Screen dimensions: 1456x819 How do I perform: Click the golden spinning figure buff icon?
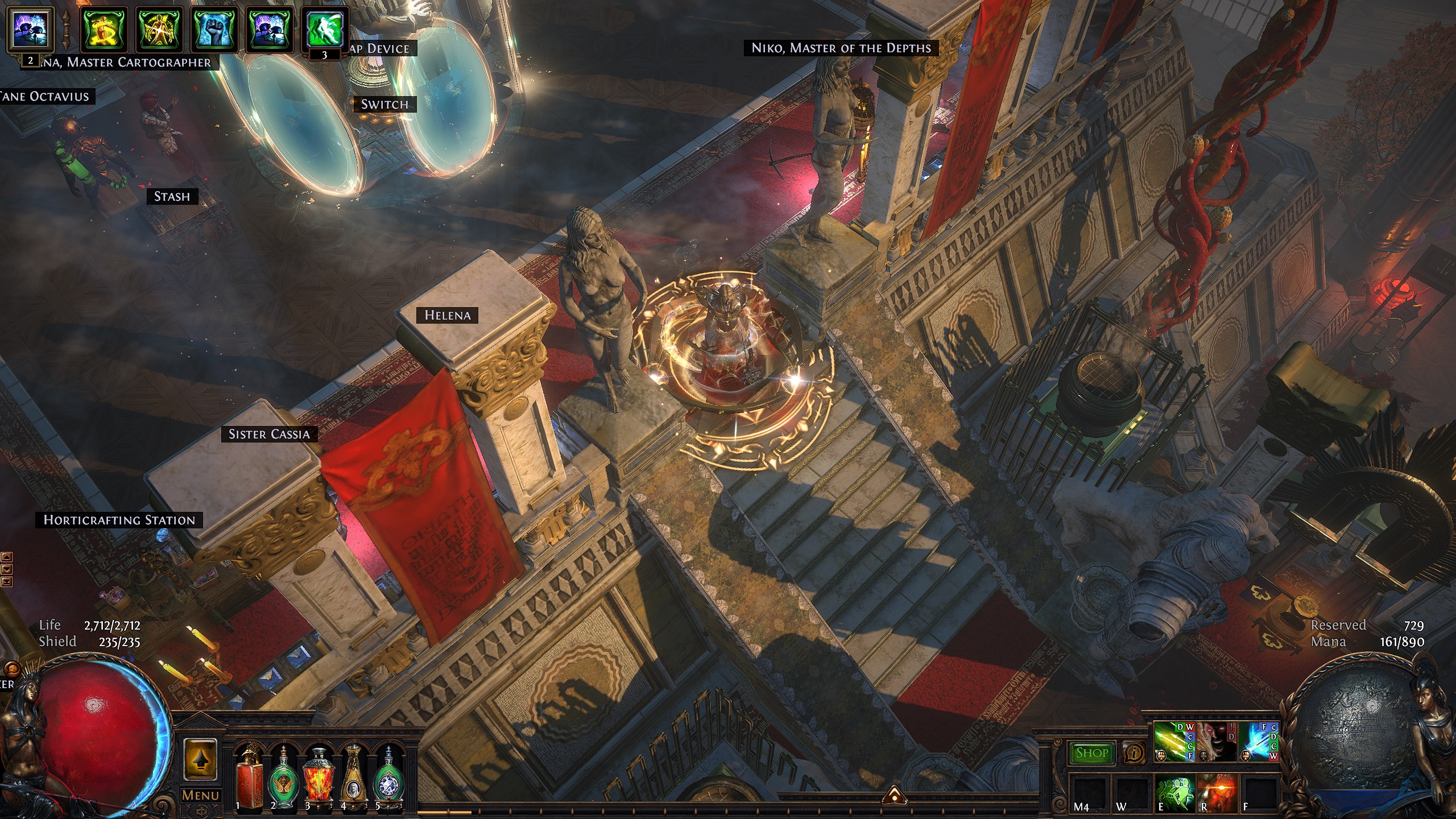tap(105, 30)
